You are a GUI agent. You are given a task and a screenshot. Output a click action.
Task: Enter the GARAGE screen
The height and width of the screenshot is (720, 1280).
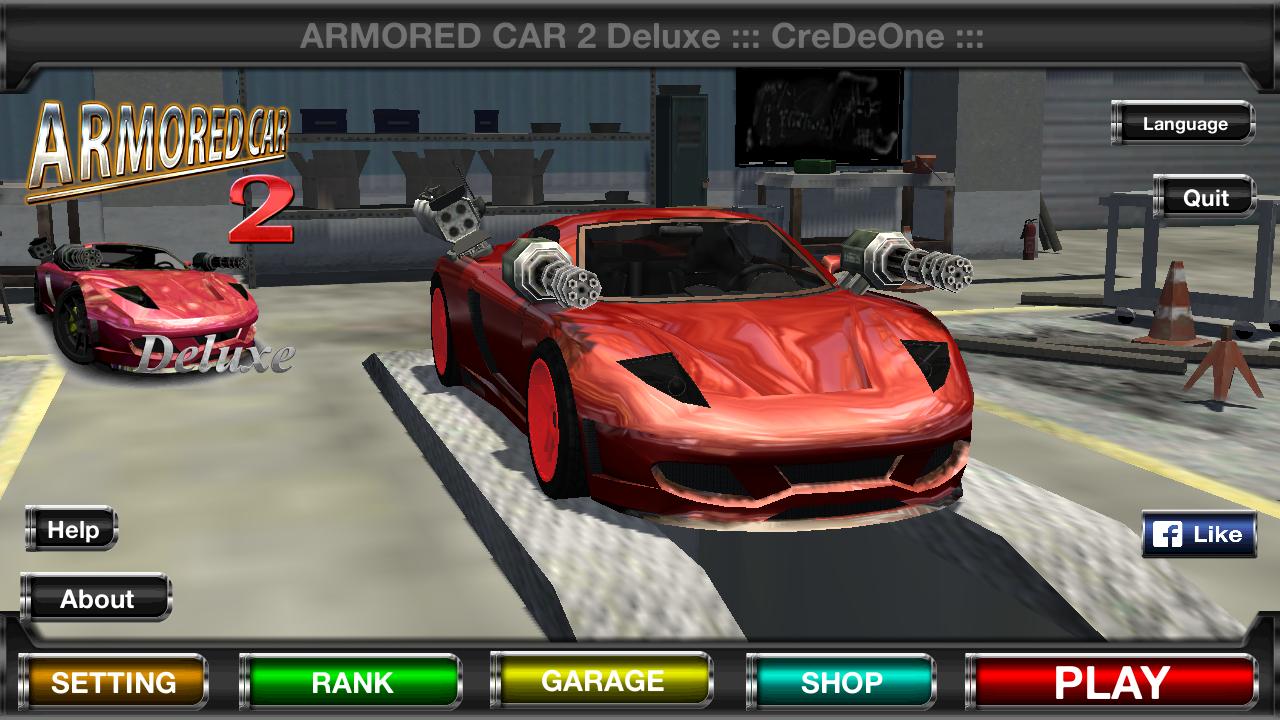[x=600, y=682]
